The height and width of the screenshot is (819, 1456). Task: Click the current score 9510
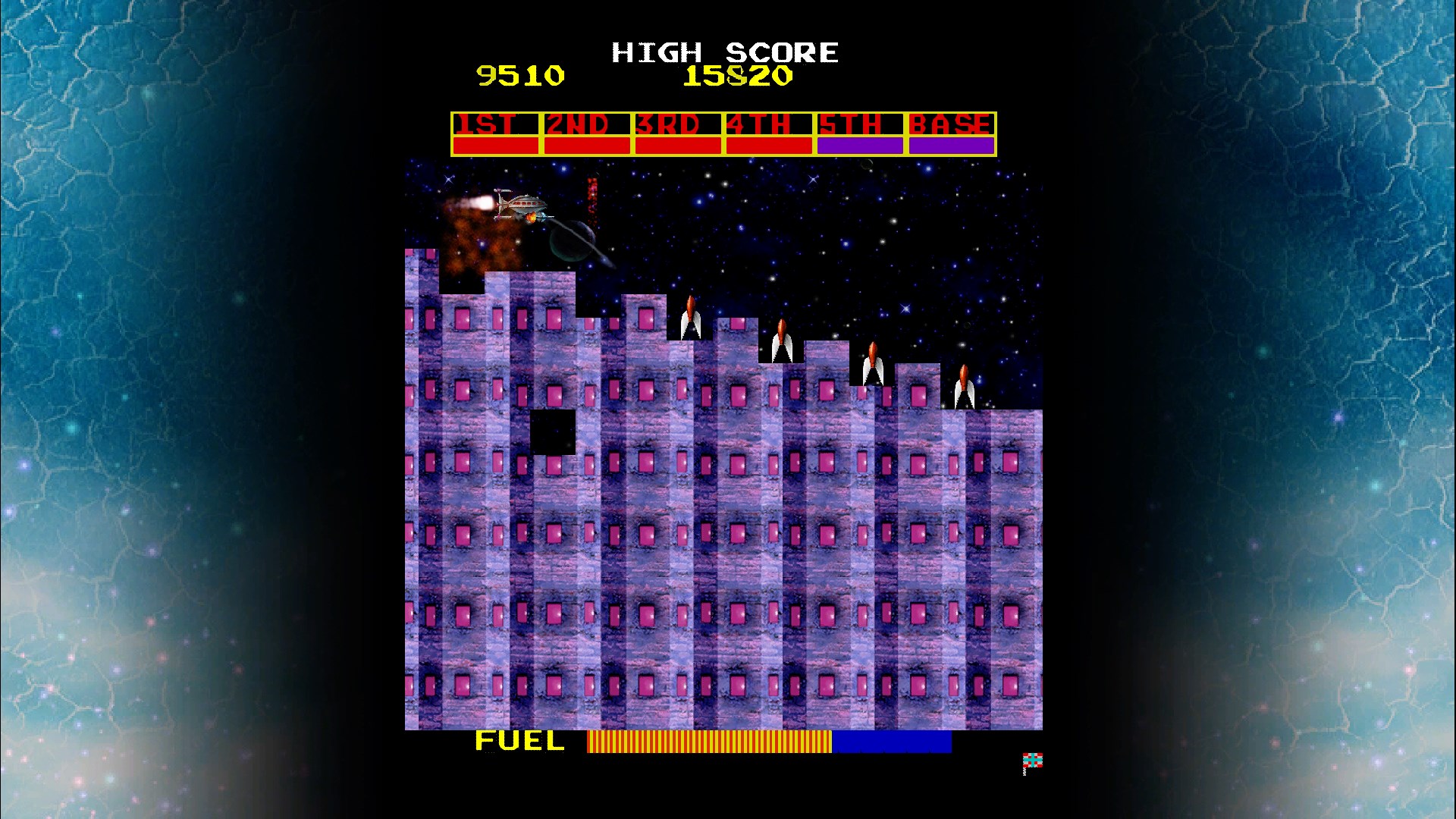point(520,75)
